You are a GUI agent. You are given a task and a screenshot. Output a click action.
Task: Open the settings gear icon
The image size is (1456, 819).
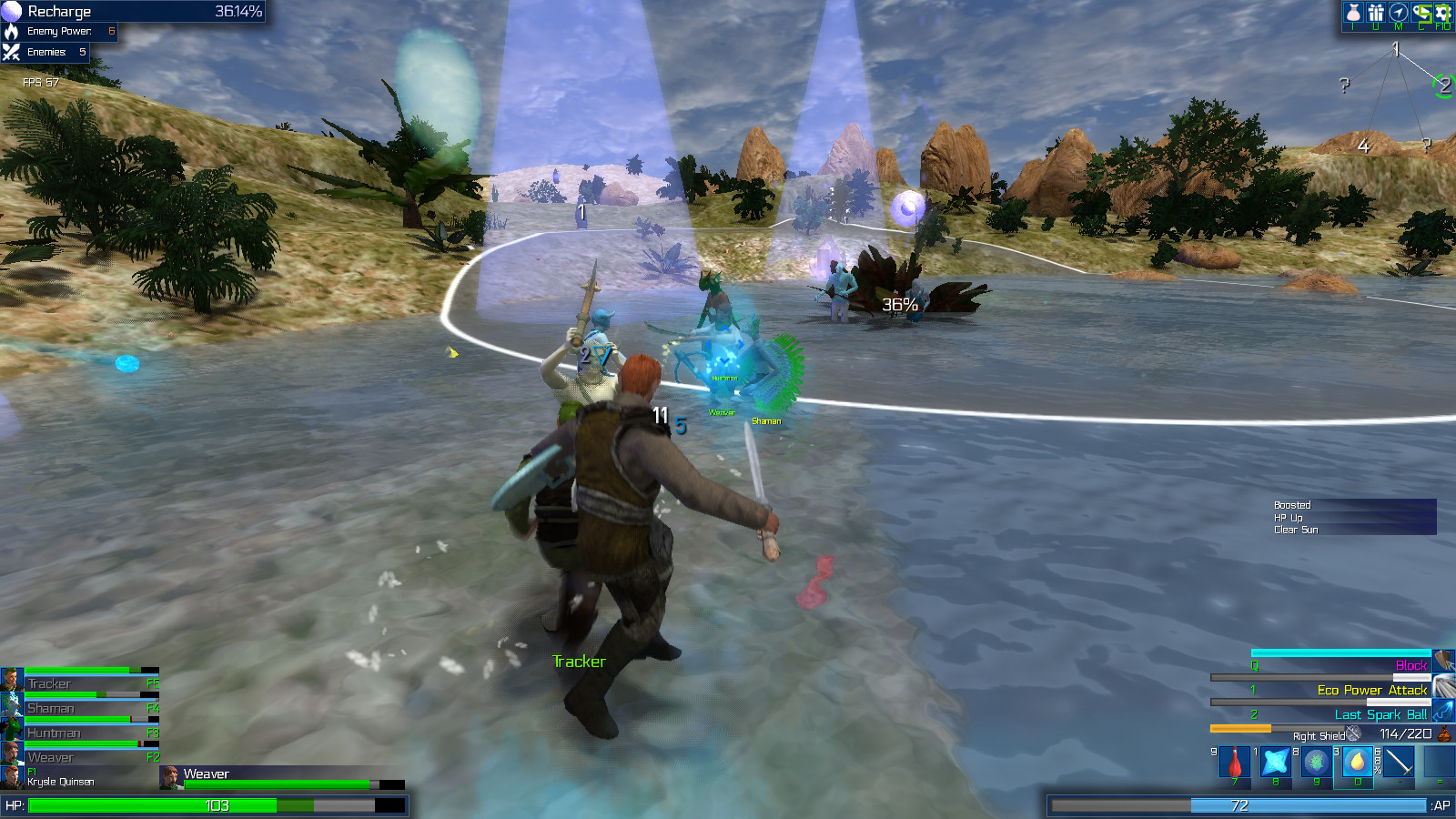pyautogui.click(x=1442, y=12)
